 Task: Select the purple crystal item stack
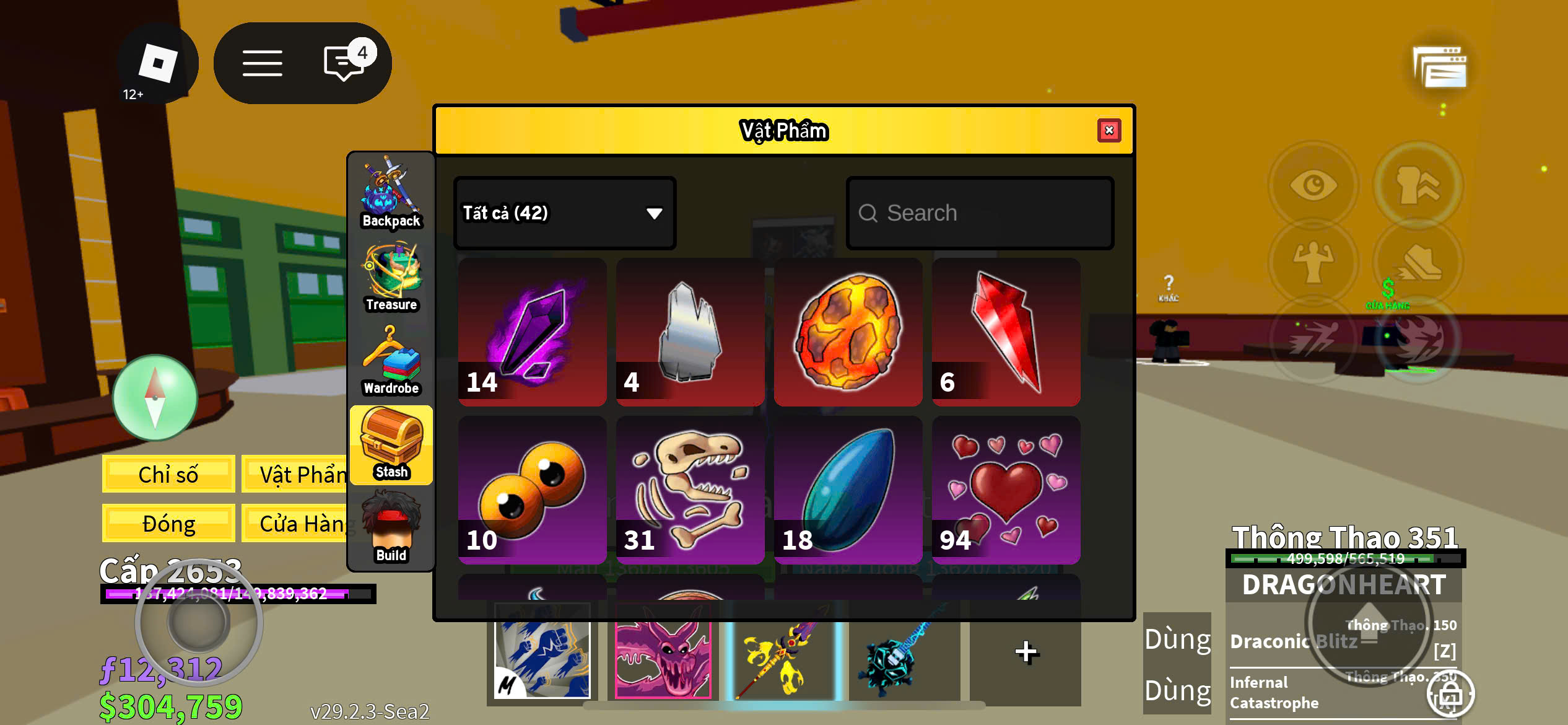(x=532, y=332)
